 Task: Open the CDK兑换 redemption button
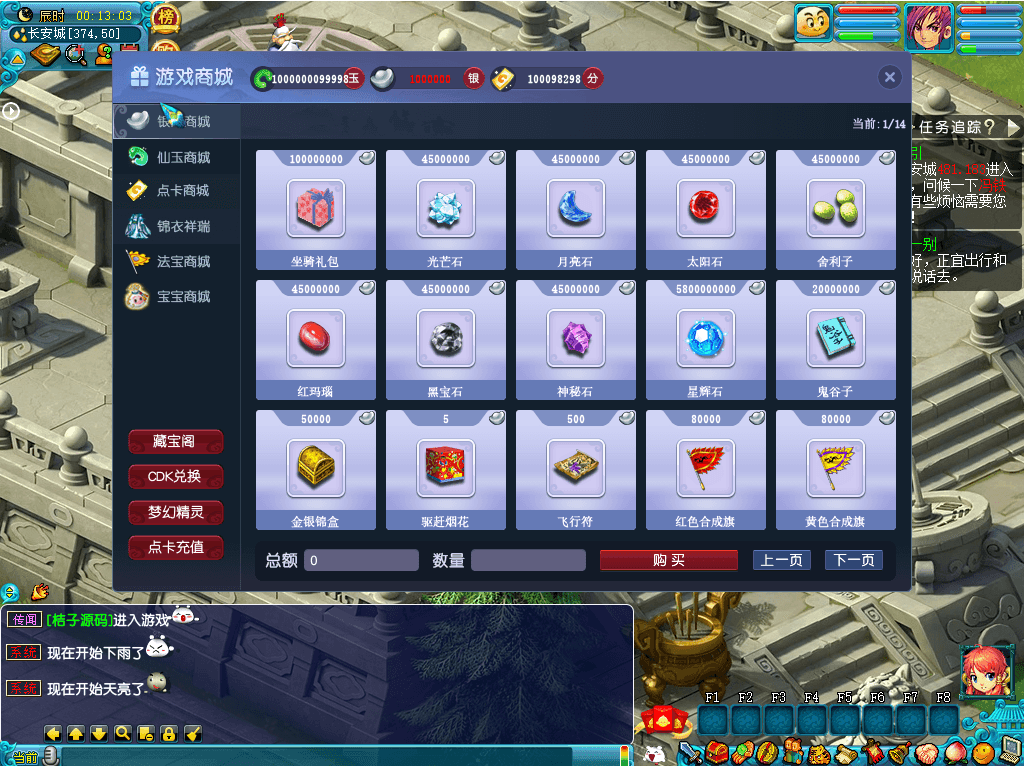tap(176, 477)
